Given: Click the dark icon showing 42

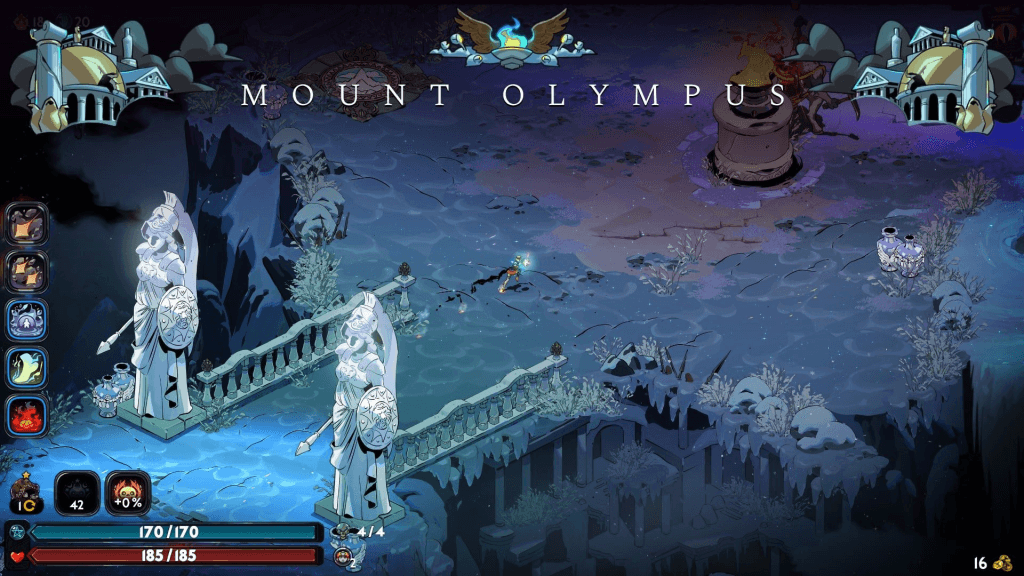Looking at the screenshot, I should [77, 494].
